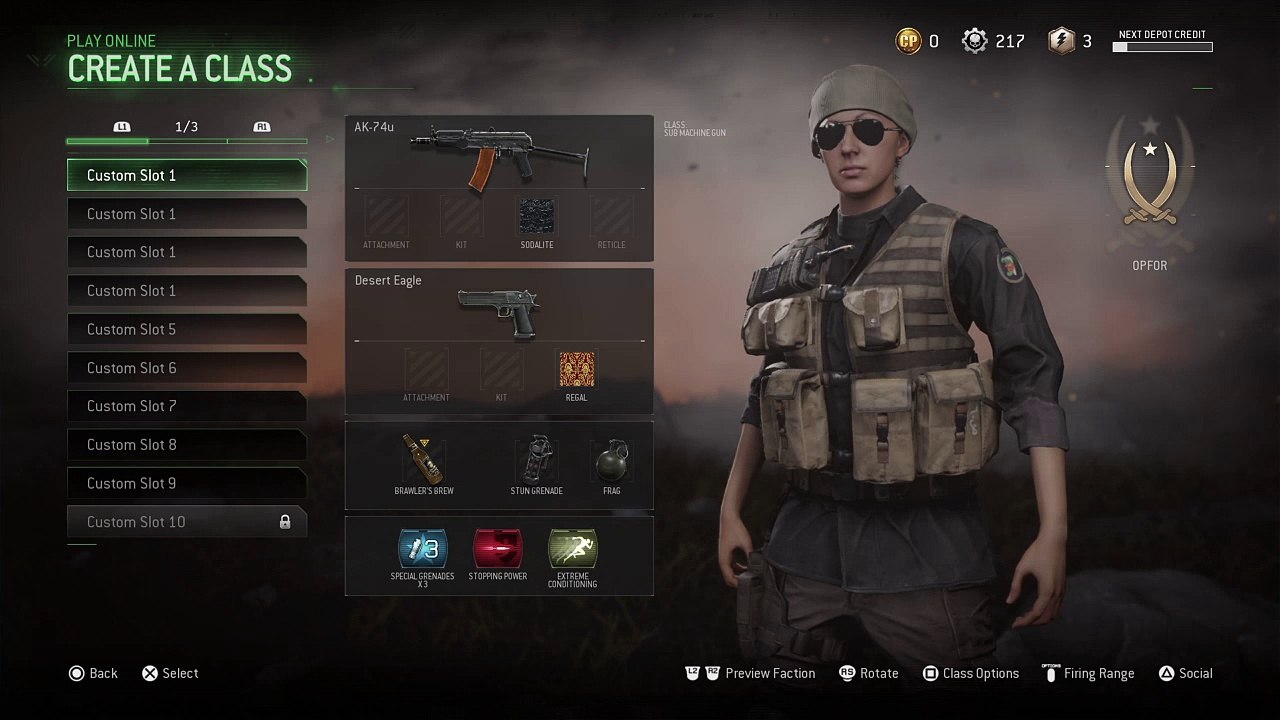The image size is (1280, 720).
Task: Change the Special Grenades x3 perk
Action: click(x=423, y=550)
